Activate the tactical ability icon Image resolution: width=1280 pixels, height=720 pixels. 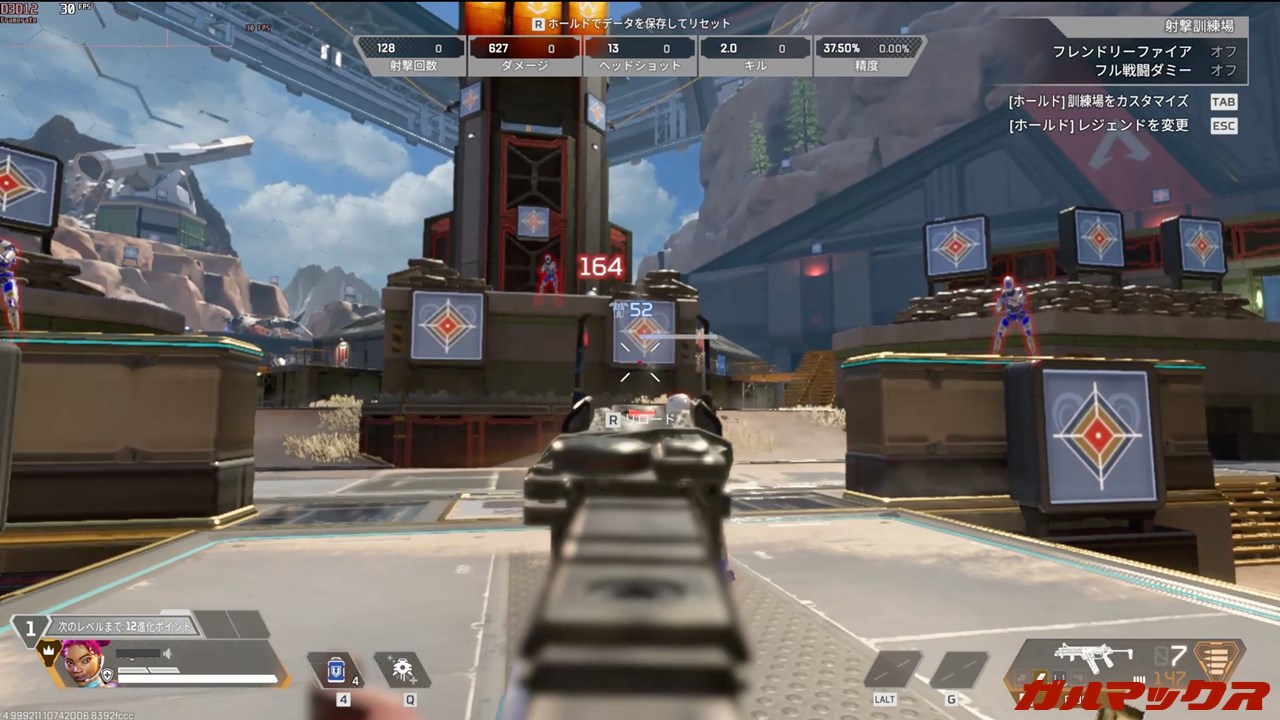403,670
